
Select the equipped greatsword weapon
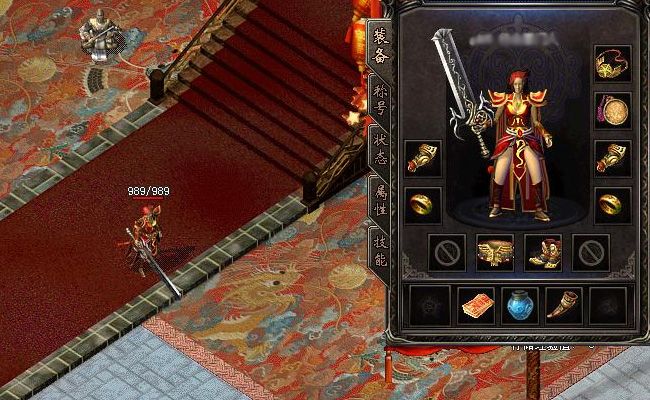(461, 92)
